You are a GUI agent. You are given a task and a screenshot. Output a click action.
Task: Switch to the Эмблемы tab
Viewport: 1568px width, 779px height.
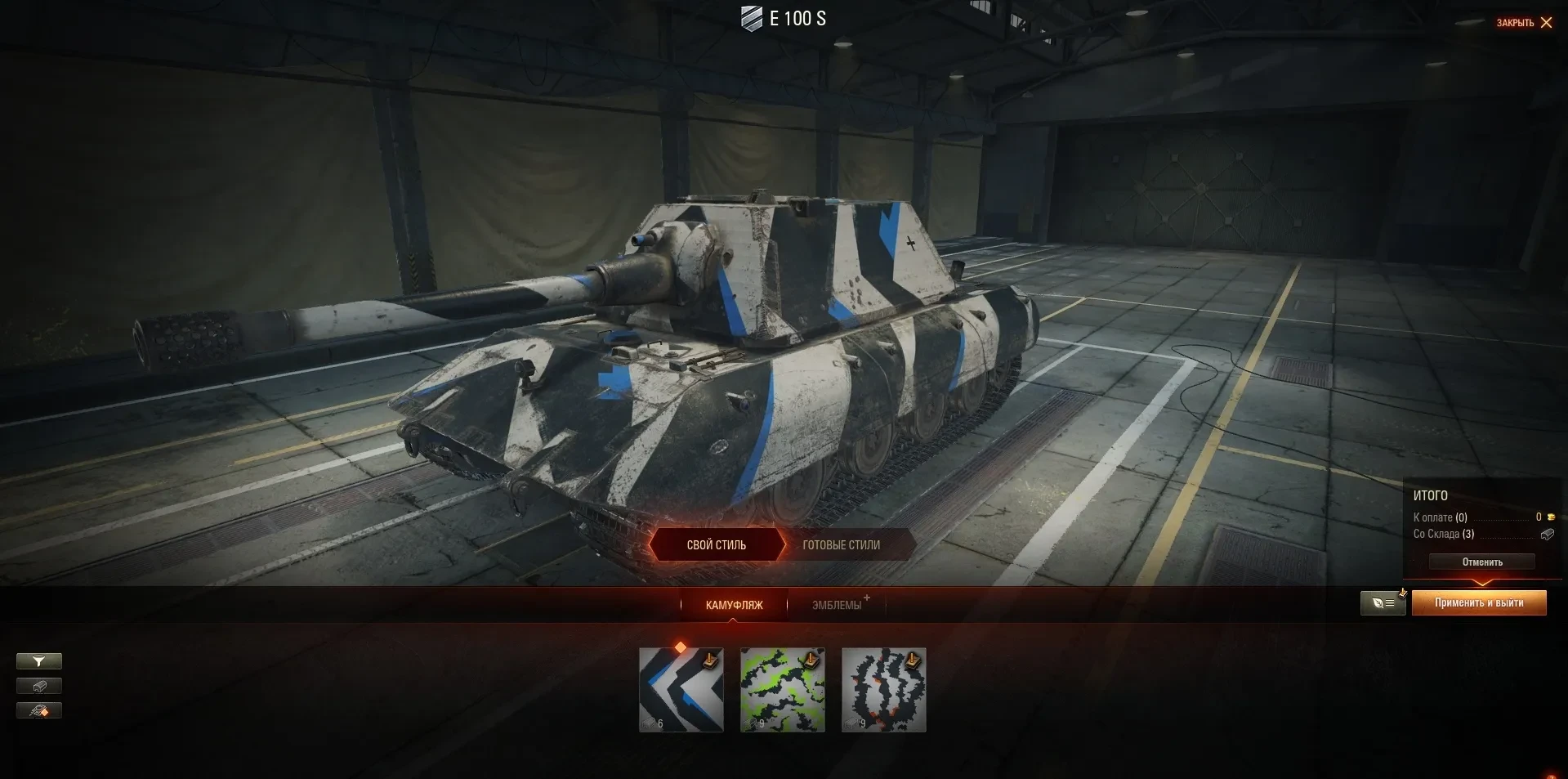click(837, 605)
